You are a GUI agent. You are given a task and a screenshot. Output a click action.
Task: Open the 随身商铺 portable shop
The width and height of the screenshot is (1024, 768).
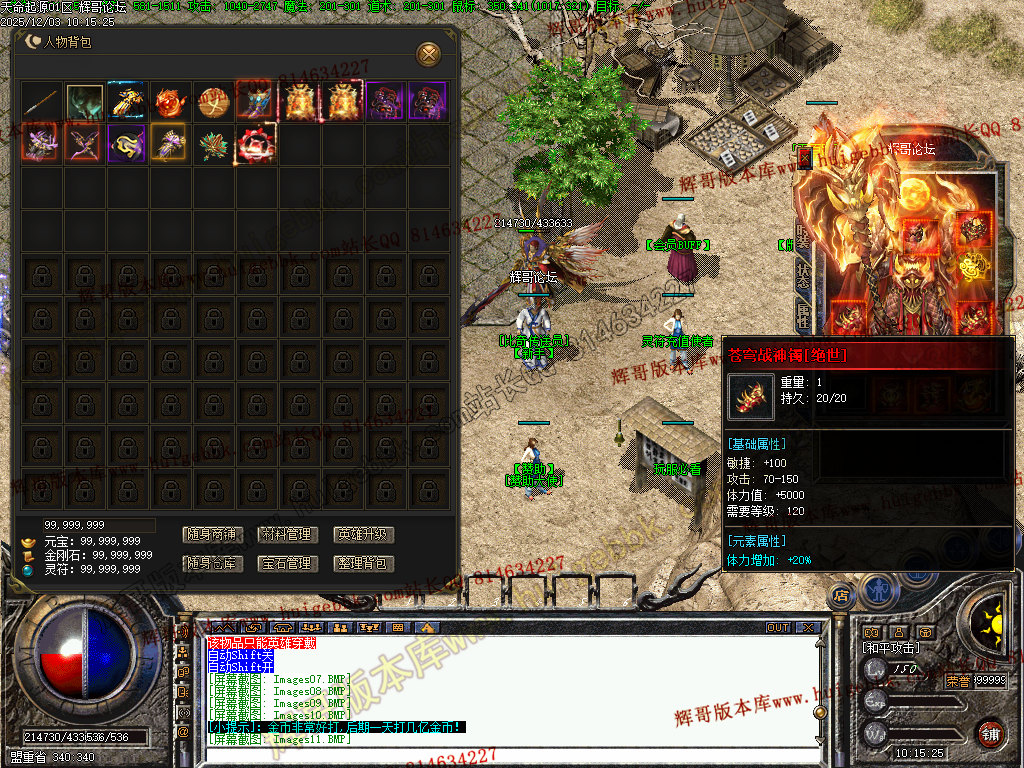[x=212, y=535]
